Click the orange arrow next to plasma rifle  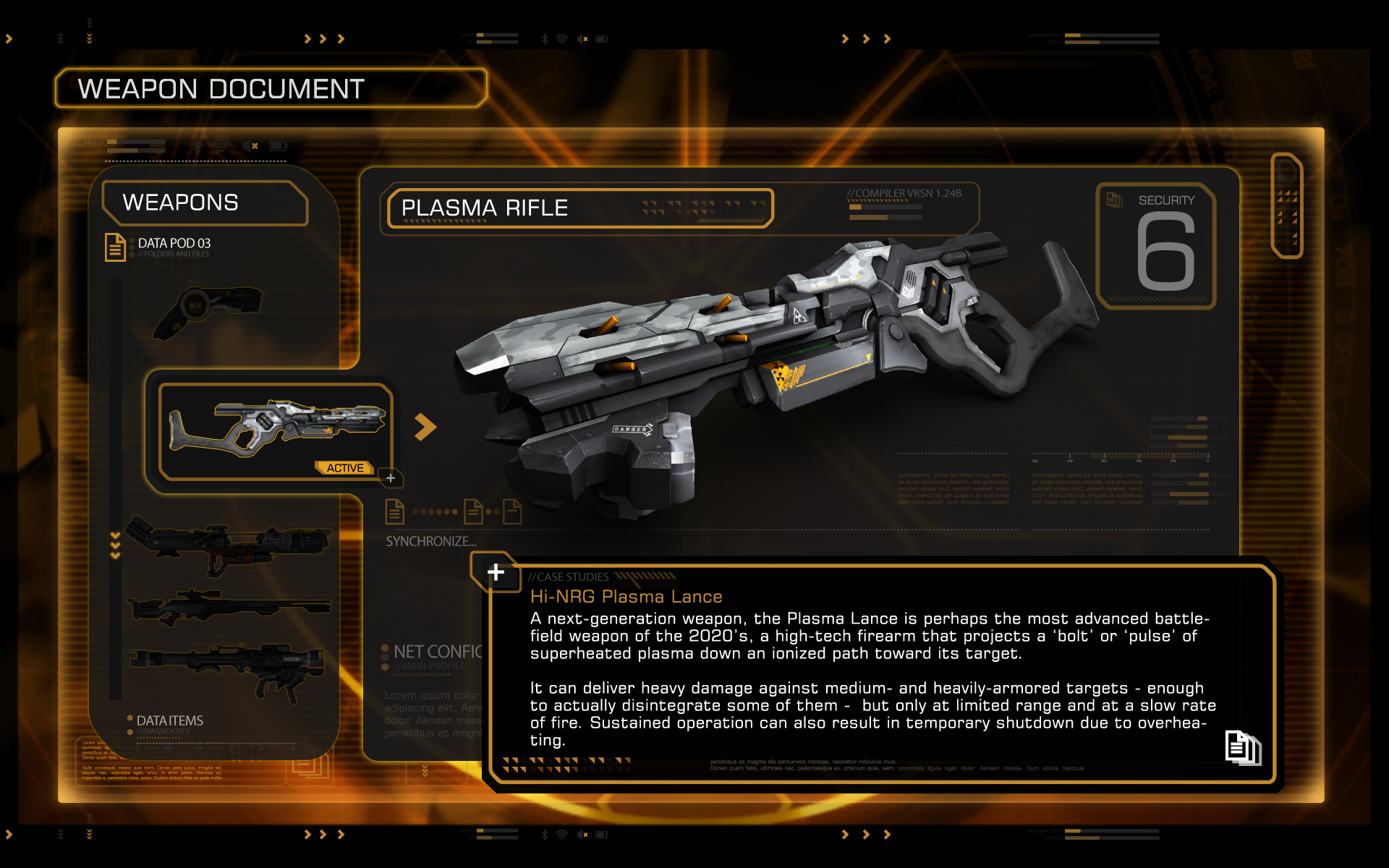[x=425, y=427]
